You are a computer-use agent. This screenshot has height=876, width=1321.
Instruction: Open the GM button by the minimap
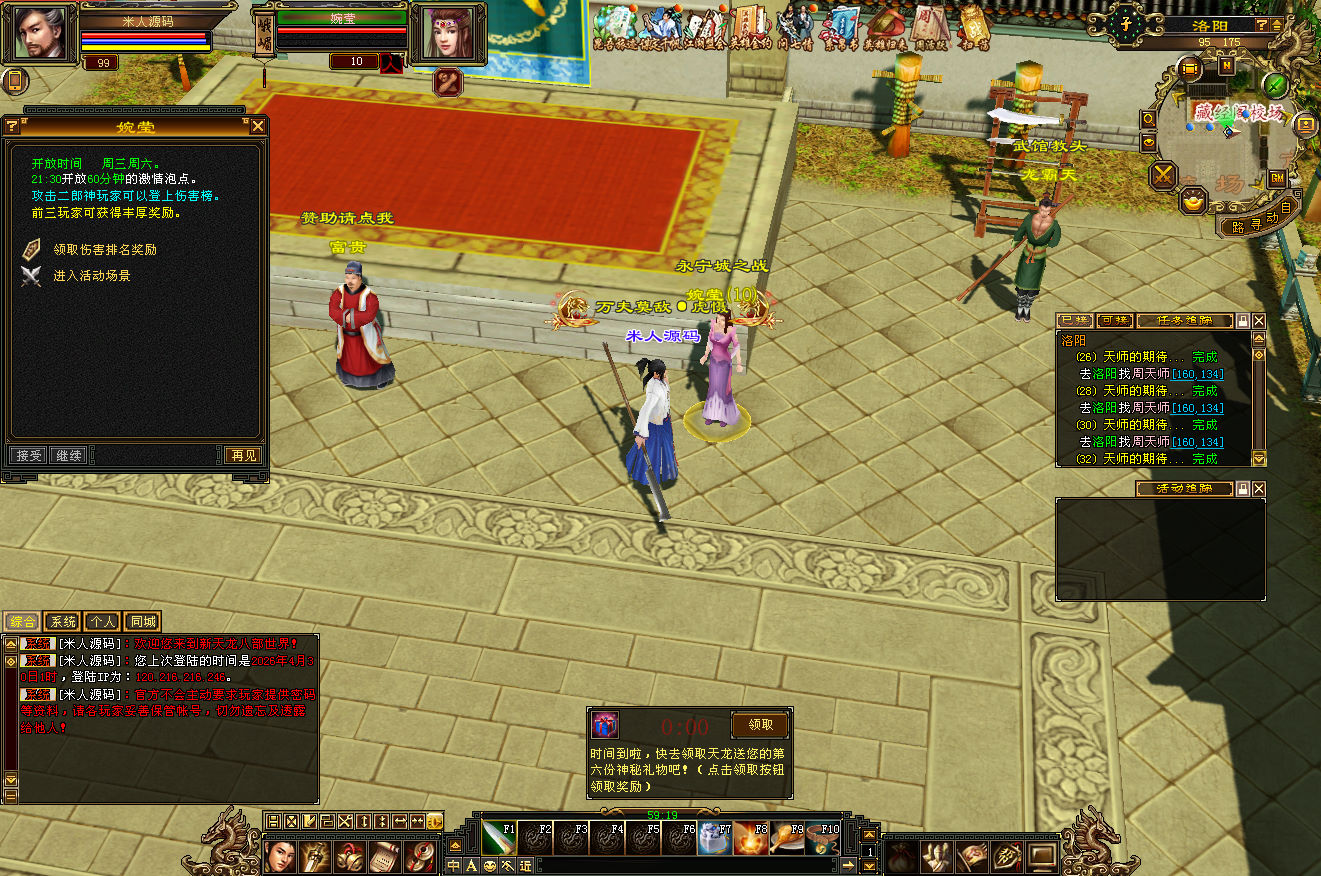[x=1277, y=178]
